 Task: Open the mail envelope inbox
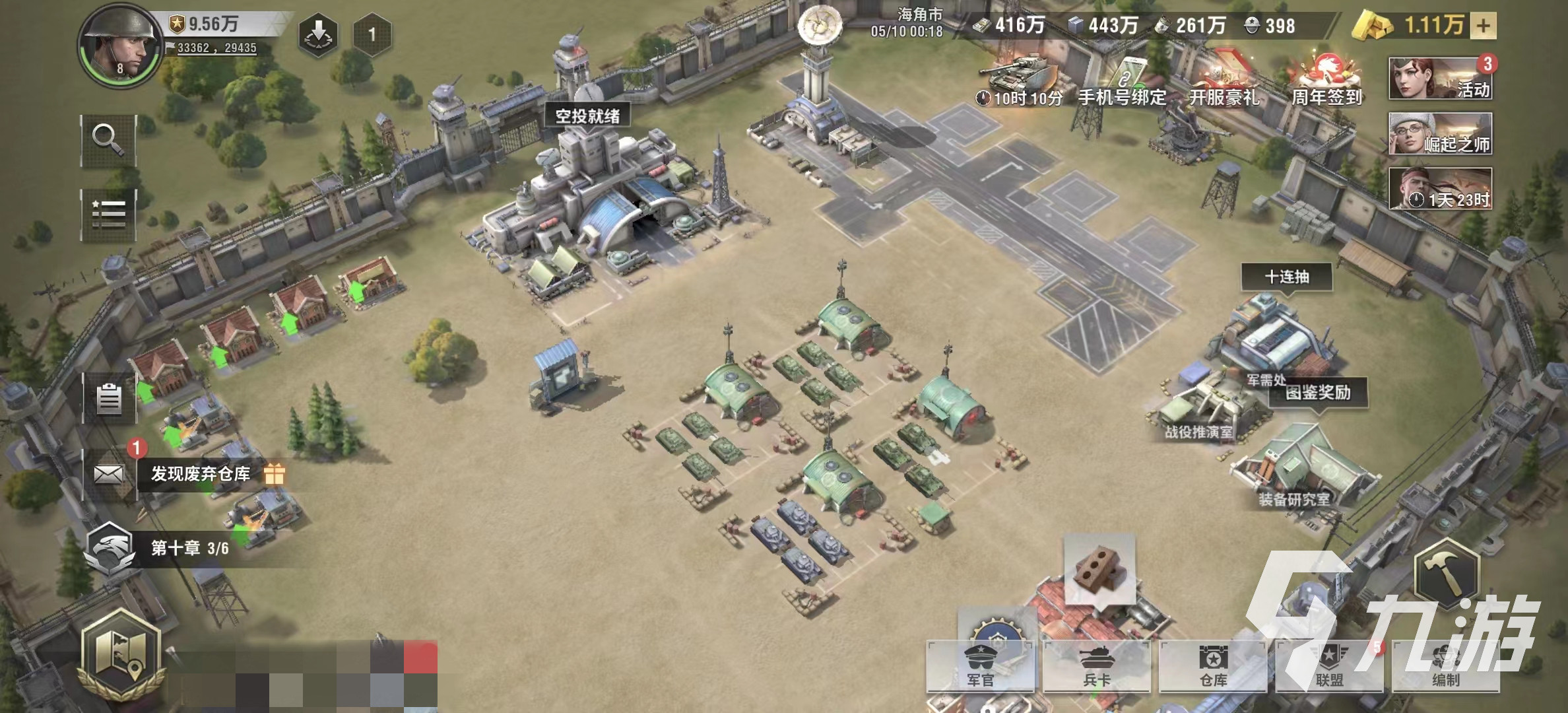coord(109,473)
